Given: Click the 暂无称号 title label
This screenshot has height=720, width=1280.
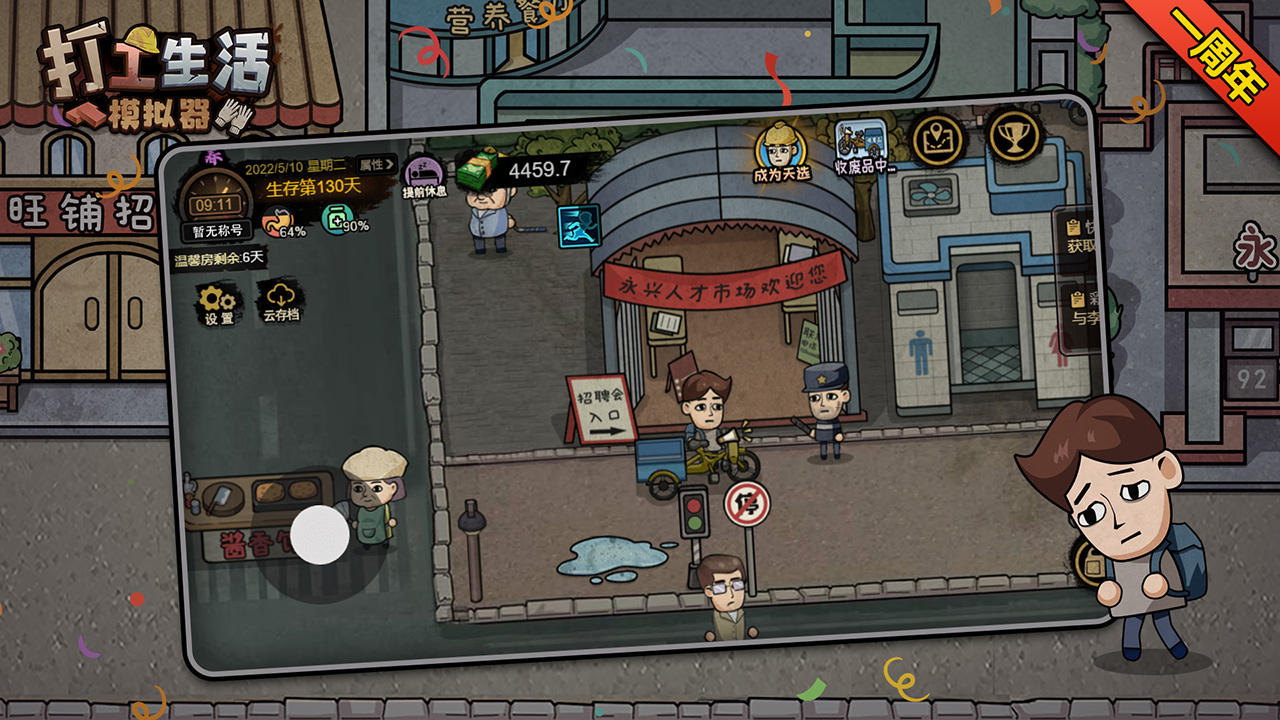Looking at the screenshot, I should tap(216, 233).
